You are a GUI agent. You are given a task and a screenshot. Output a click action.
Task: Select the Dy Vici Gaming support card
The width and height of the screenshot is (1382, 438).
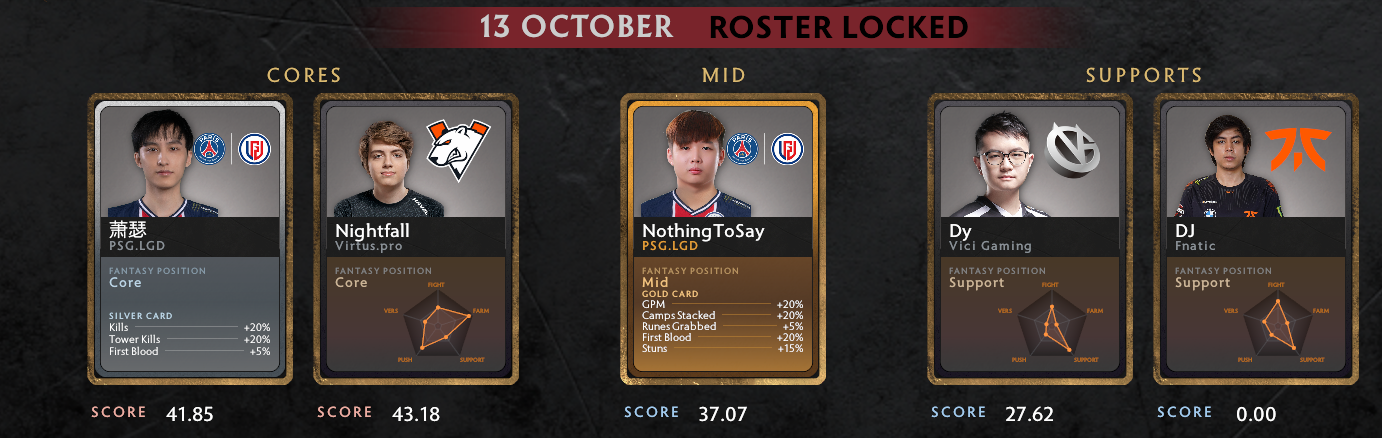(1030, 239)
